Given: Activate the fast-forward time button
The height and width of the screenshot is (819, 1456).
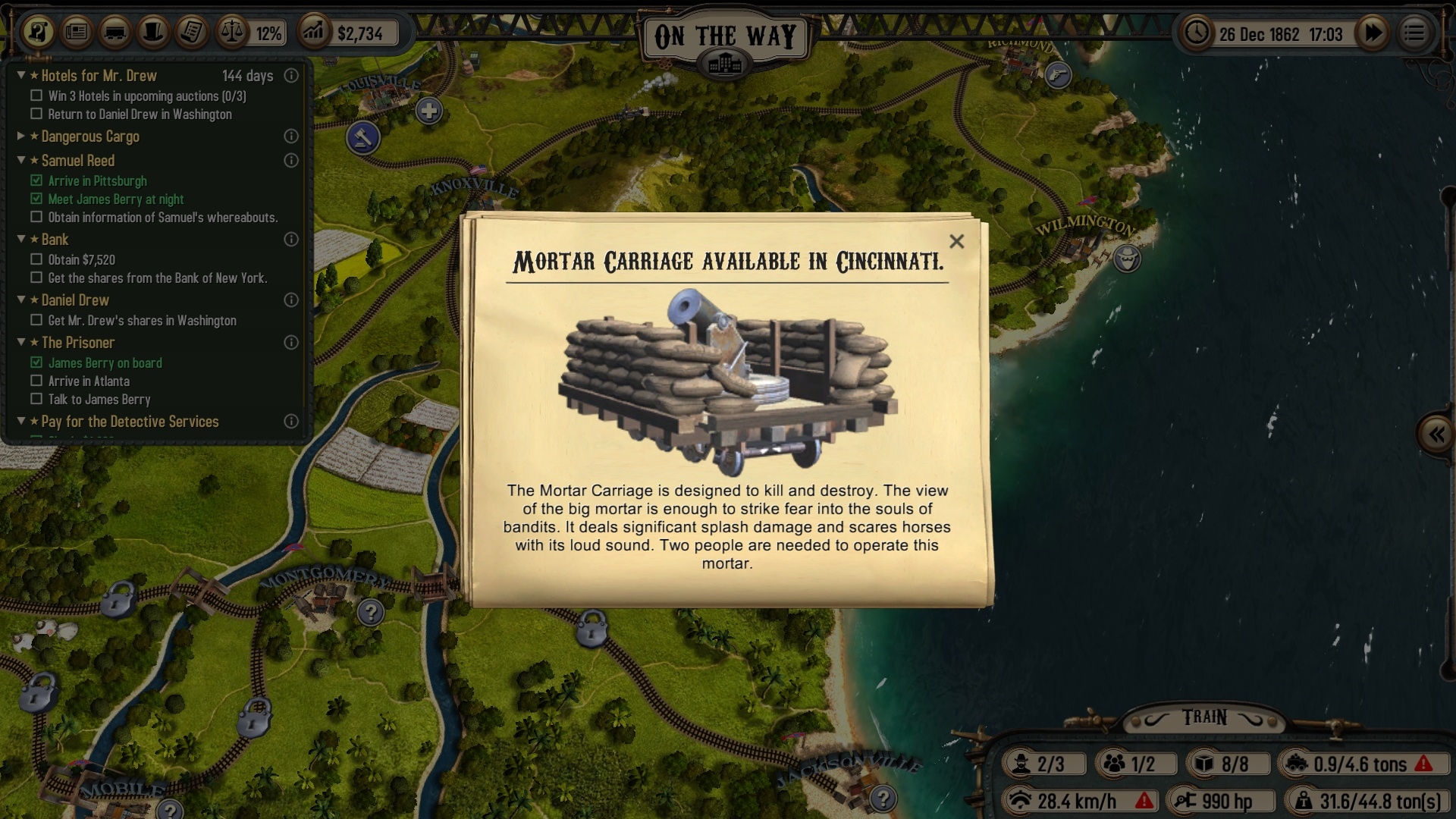Looking at the screenshot, I should tap(1373, 33).
